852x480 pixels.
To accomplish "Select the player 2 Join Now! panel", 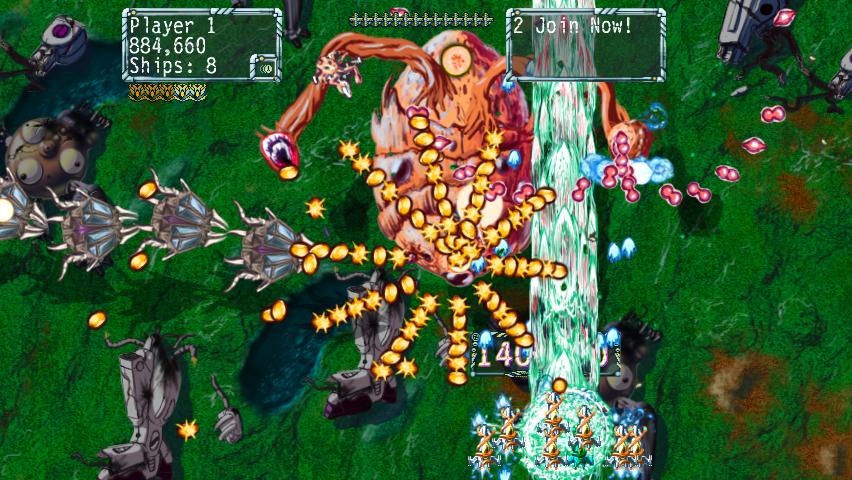I will (586, 44).
